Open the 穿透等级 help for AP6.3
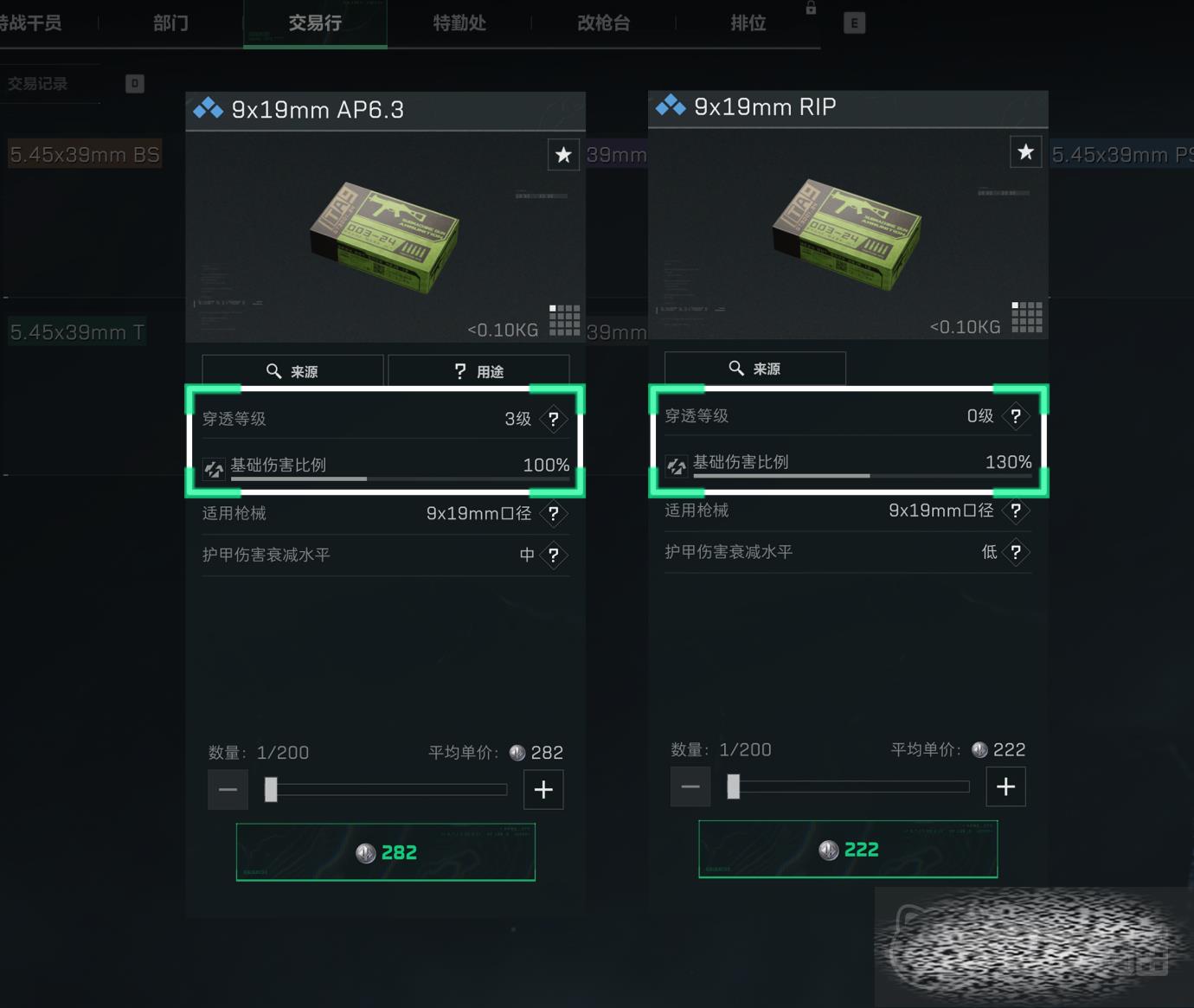The image size is (1194, 1008). pyautogui.click(x=554, y=420)
